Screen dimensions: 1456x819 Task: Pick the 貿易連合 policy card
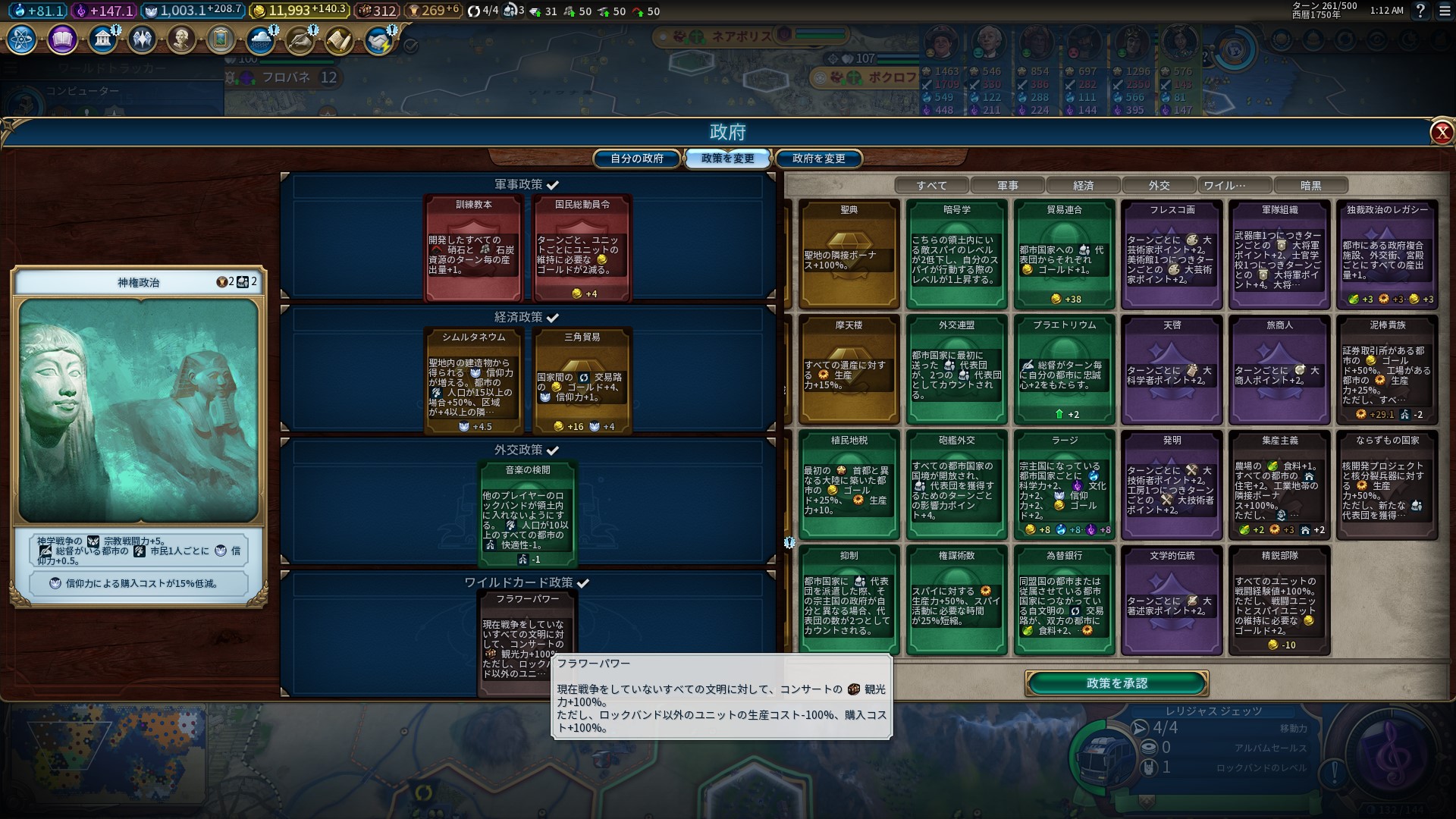point(1064,254)
